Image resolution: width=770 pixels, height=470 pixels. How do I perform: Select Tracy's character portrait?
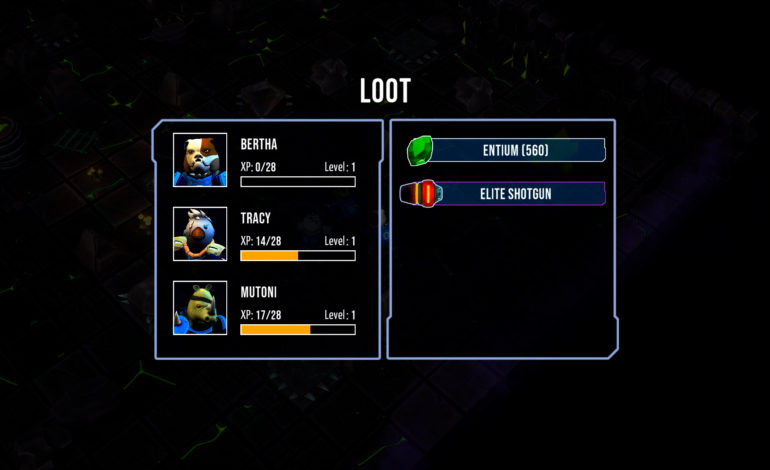[x=200, y=234]
